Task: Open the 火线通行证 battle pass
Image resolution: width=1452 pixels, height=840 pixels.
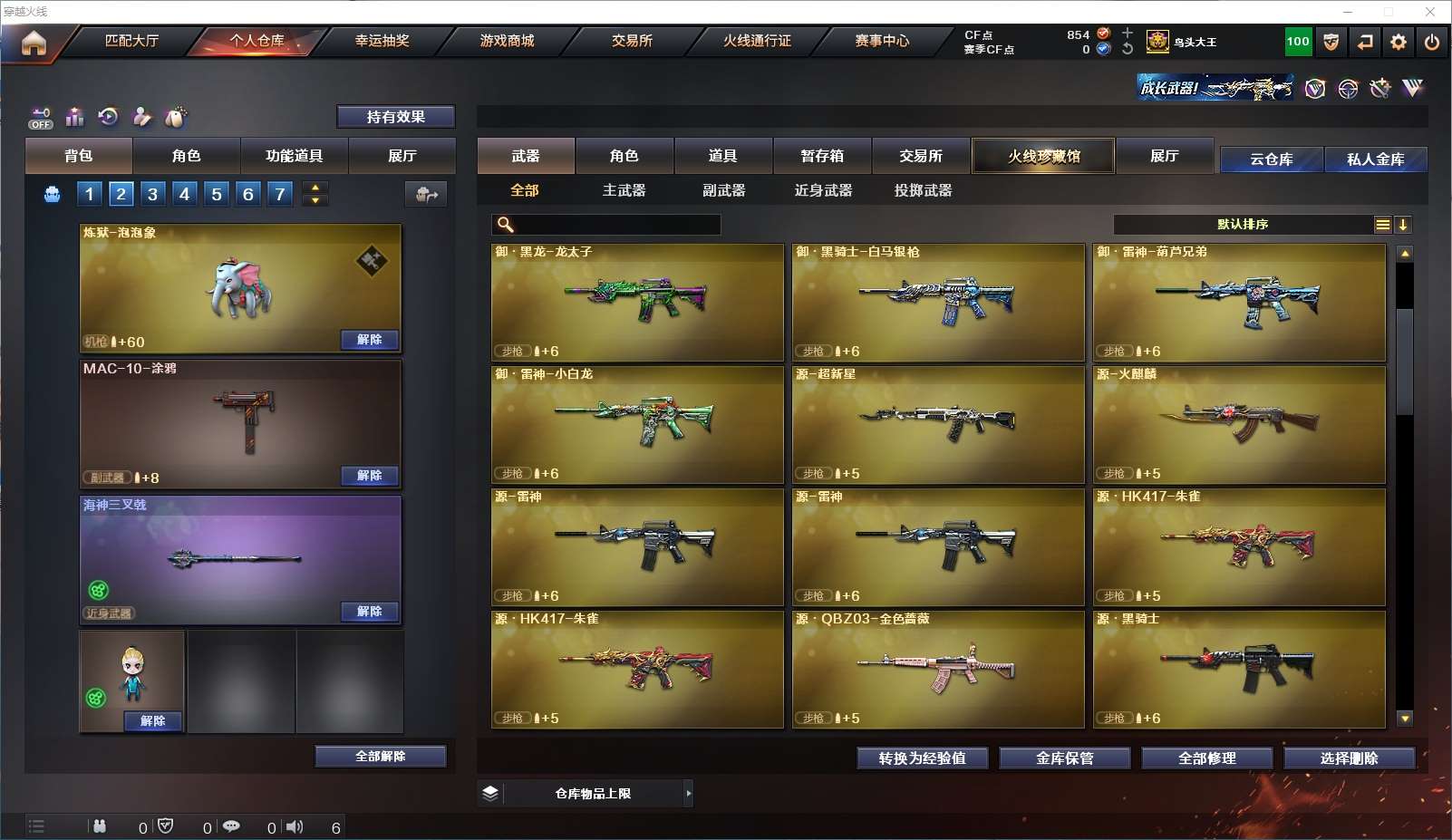Action: point(757,41)
